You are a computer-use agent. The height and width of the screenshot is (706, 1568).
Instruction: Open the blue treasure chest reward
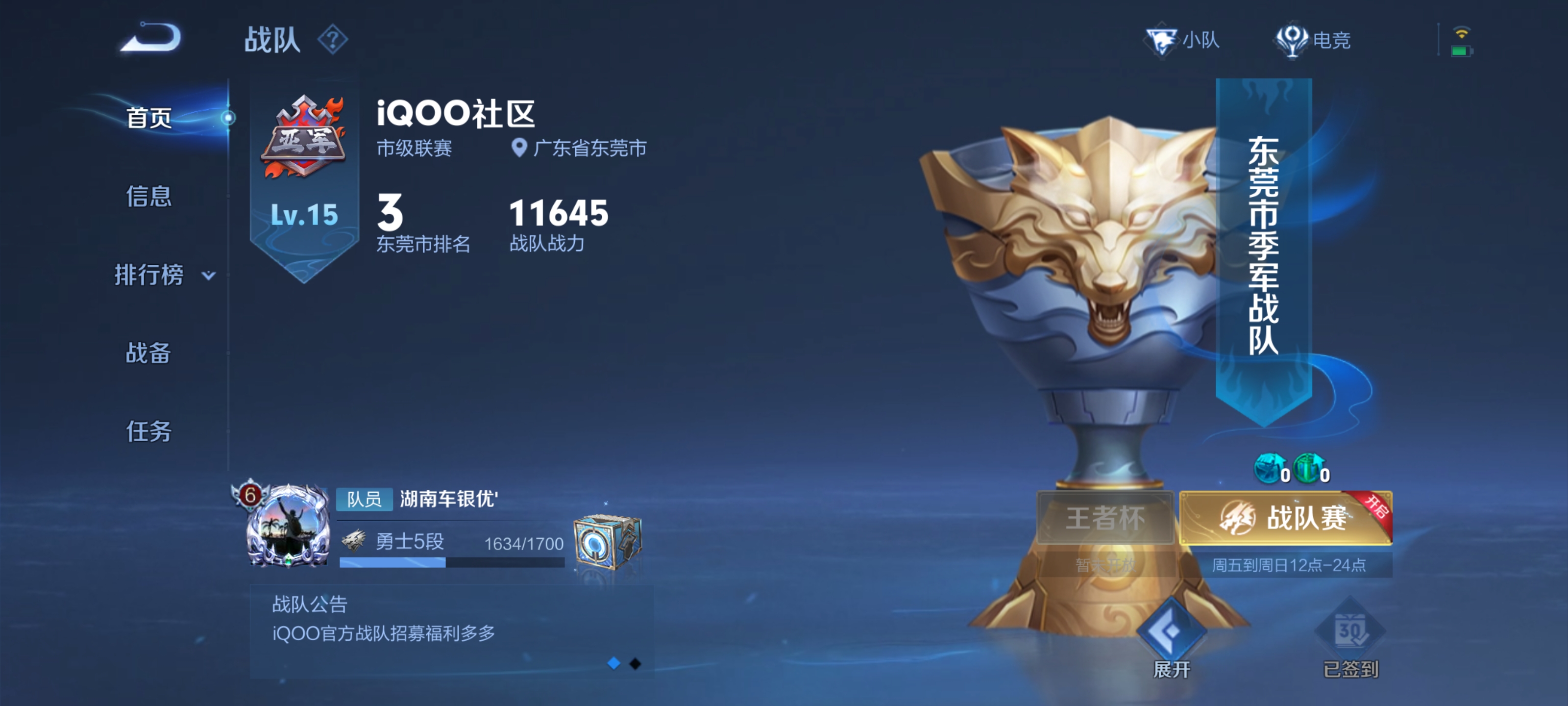[x=607, y=542]
